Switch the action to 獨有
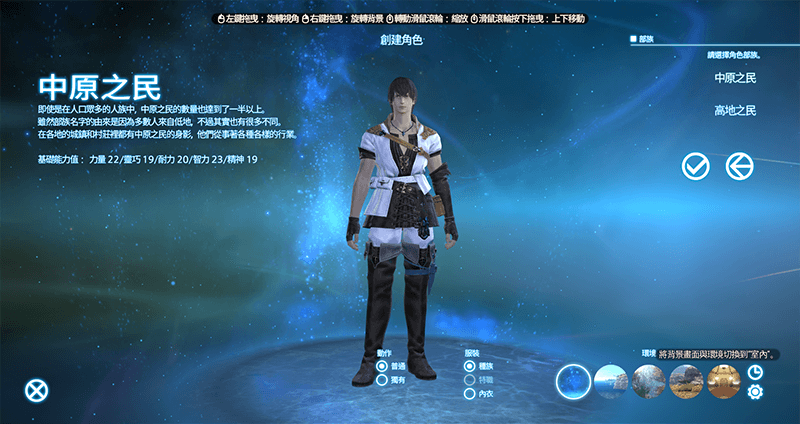This screenshot has width=800, height=424. (x=382, y=380)
